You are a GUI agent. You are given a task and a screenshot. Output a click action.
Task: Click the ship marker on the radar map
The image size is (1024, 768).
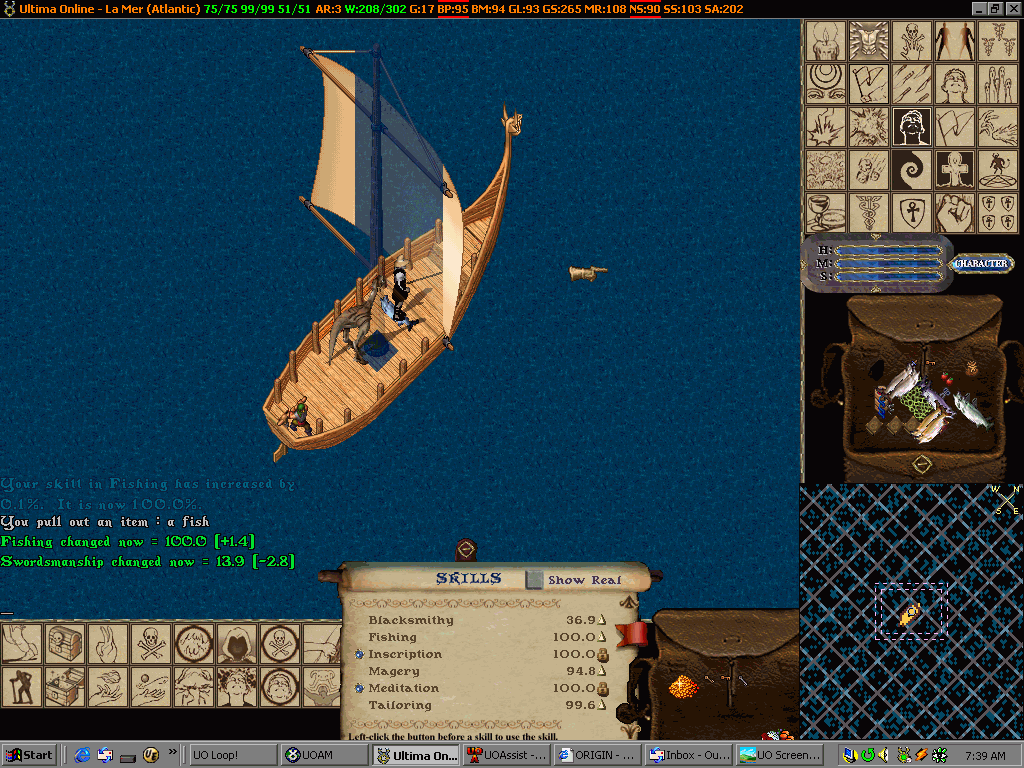pos(909,614)
